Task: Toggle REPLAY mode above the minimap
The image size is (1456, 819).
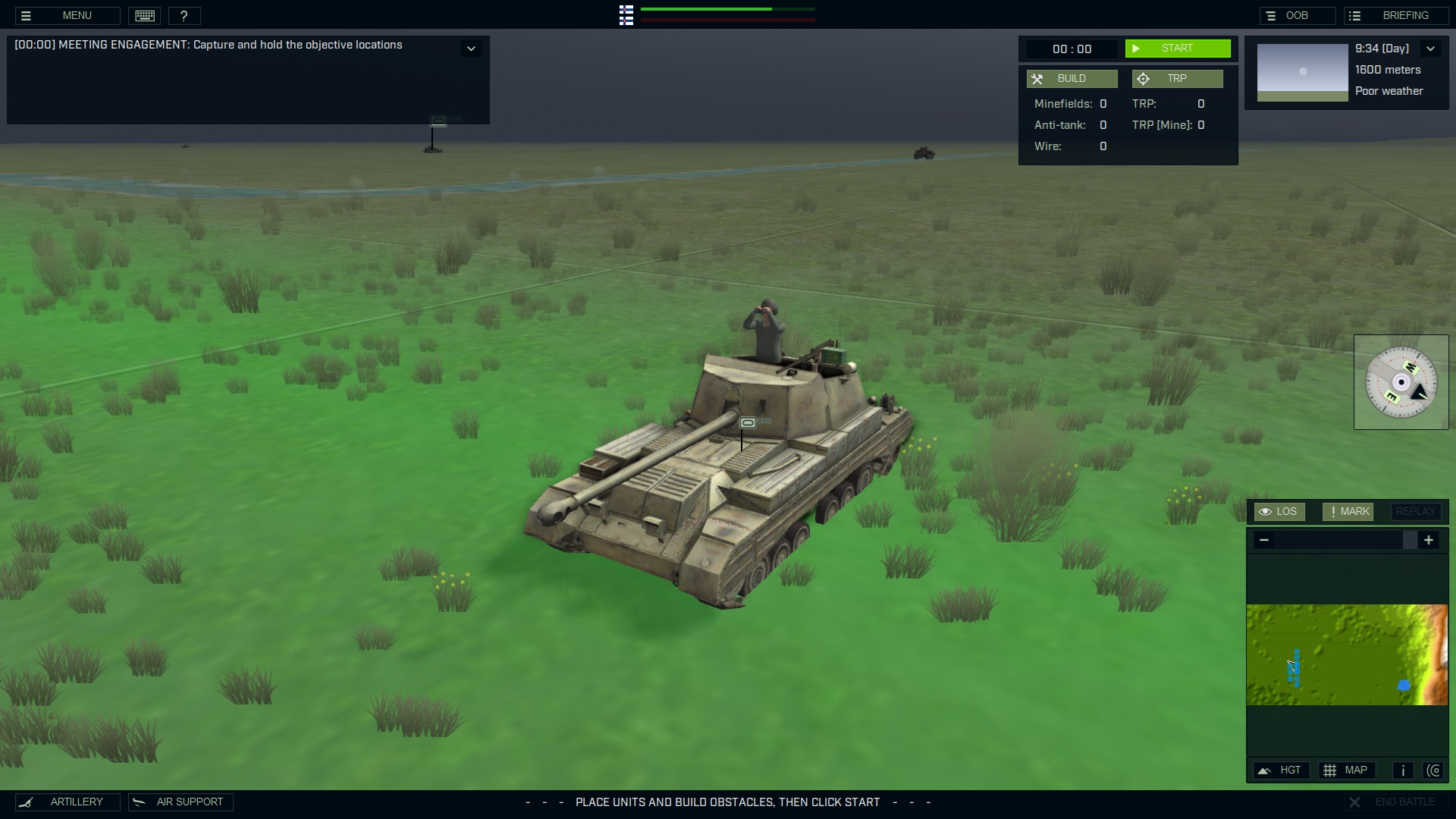Action: coord(1415,511)
